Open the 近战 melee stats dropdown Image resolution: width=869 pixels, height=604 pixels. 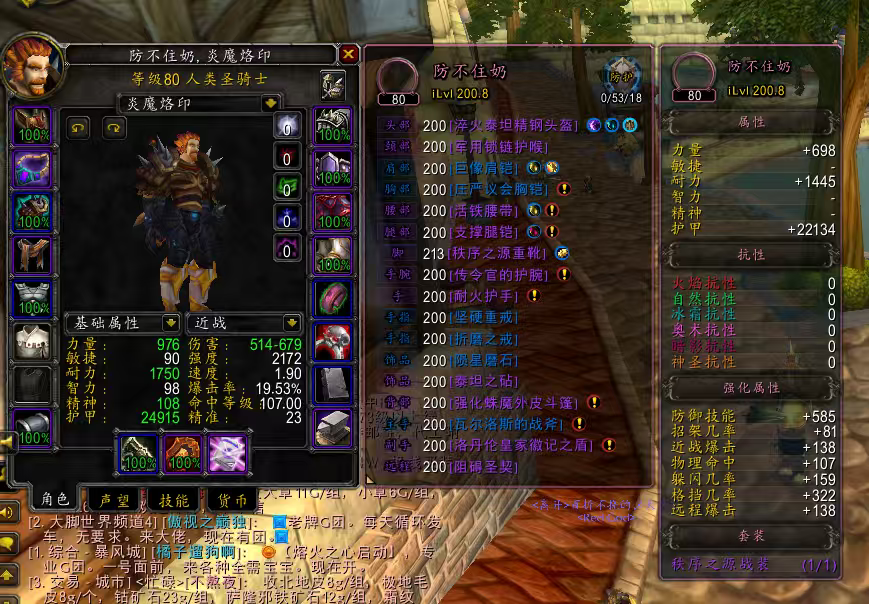pos(292,323)
